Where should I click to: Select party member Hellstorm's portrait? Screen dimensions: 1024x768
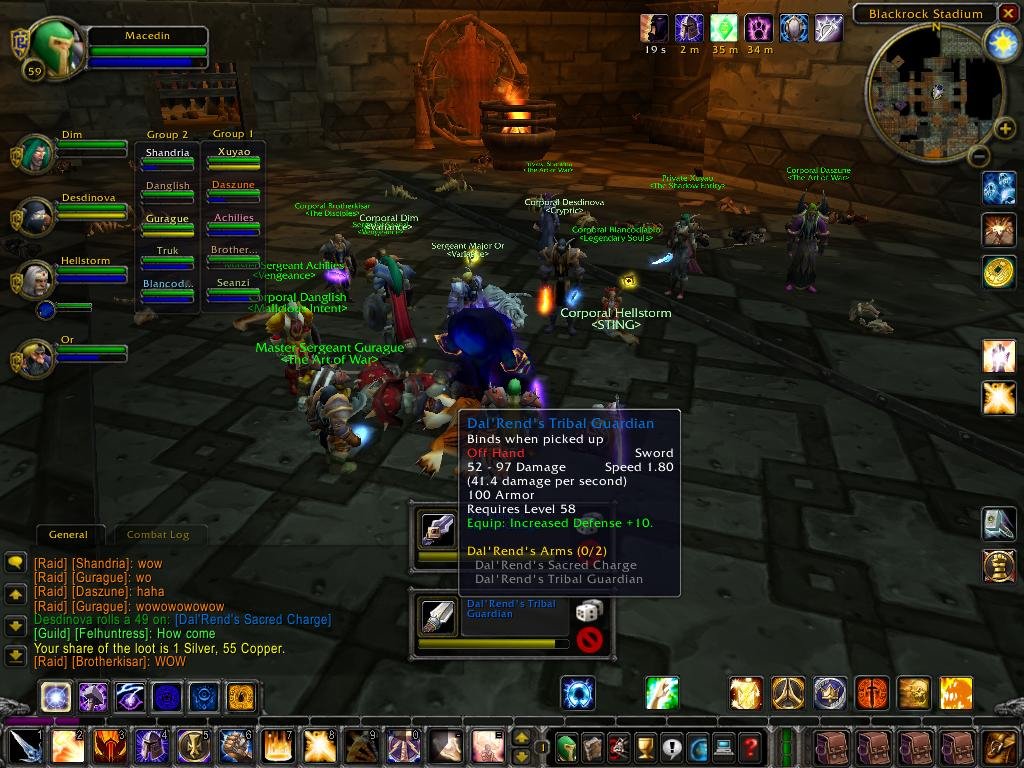[x=37, y=282]
